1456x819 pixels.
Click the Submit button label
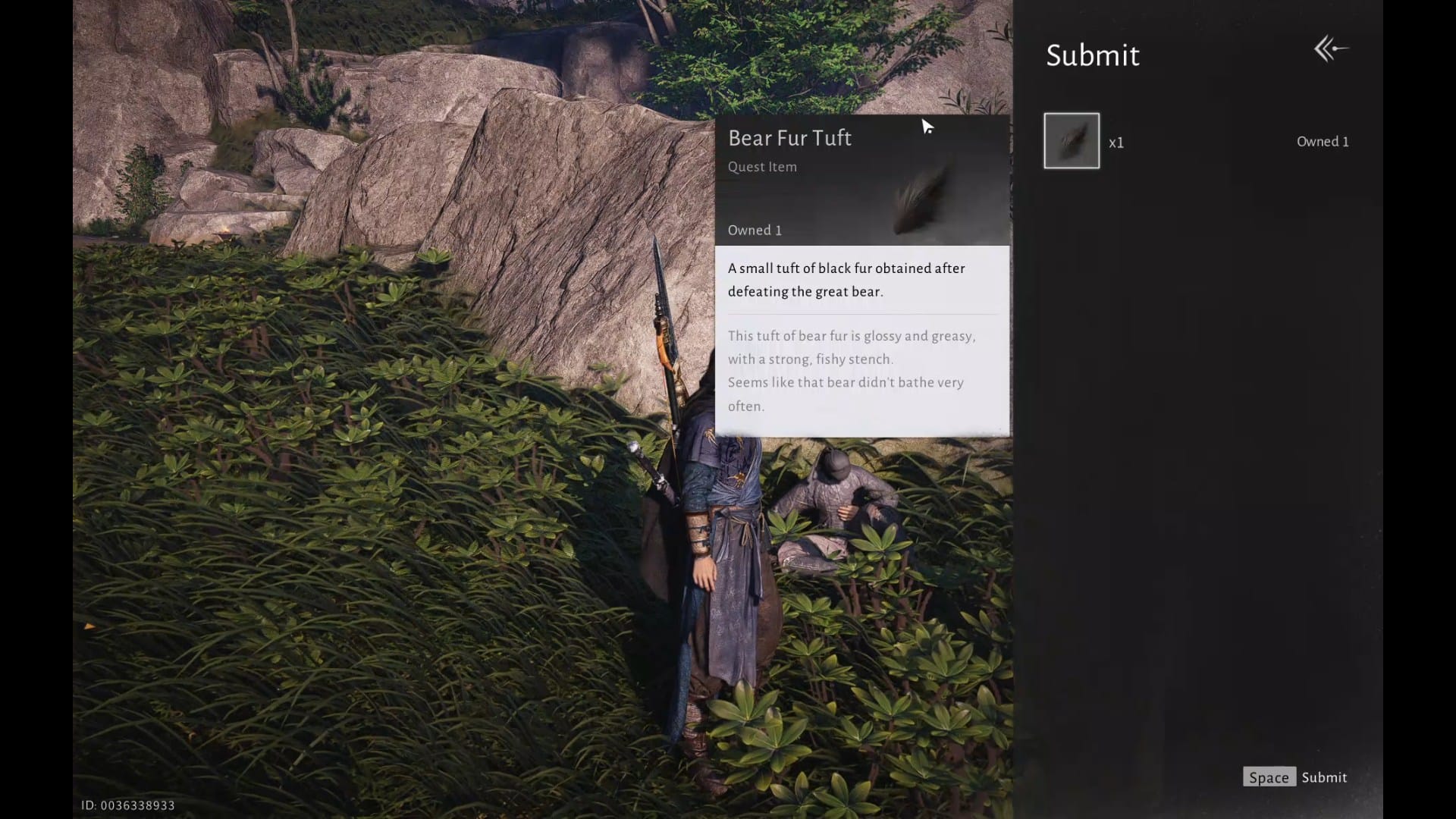click(1324, 777)
